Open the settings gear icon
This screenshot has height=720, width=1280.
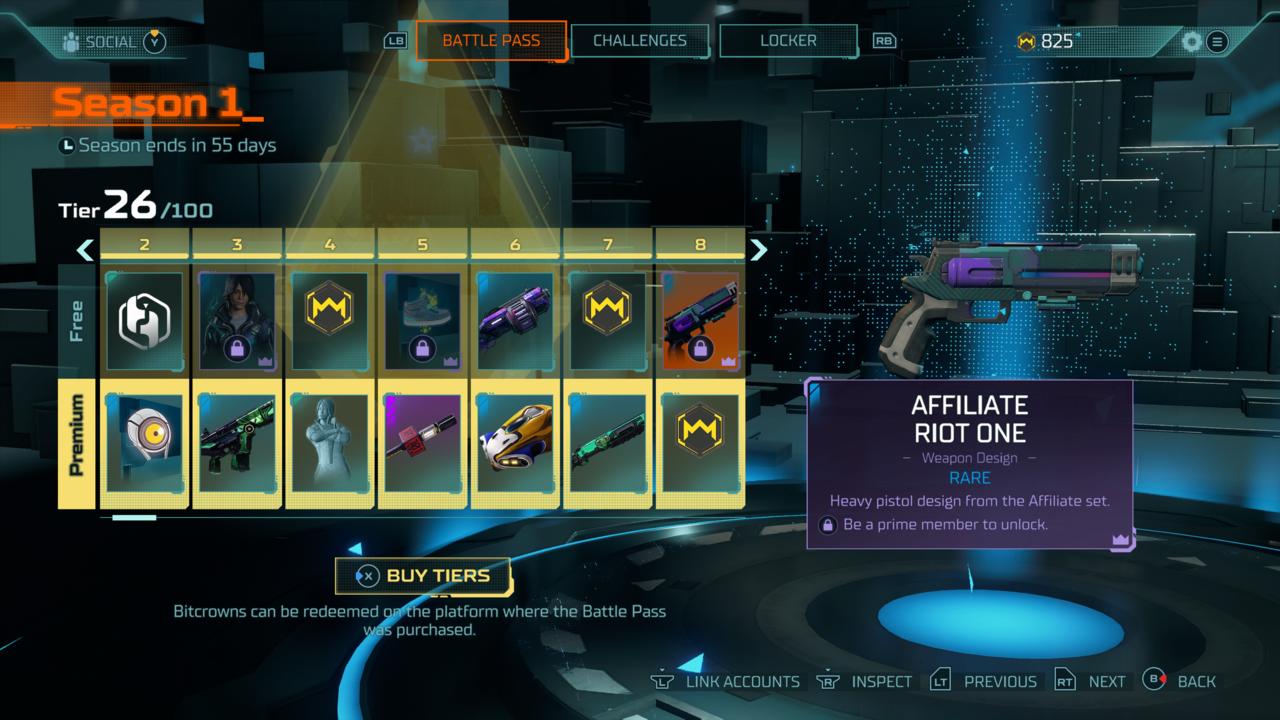pyautogui.click(x=1191, y=42)
